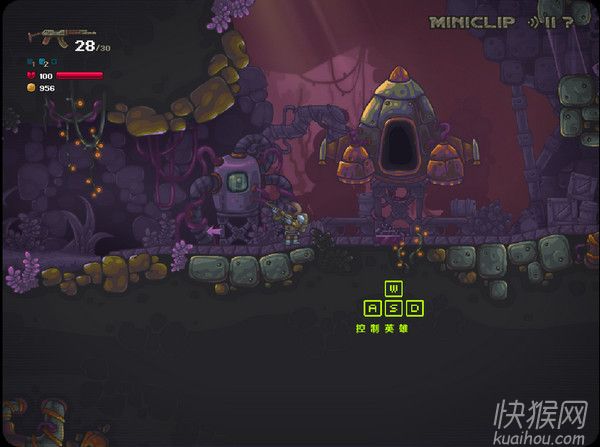Pause the game with the pause icon
This screenshot has width=600, height=447.
(x=551, y=21)
